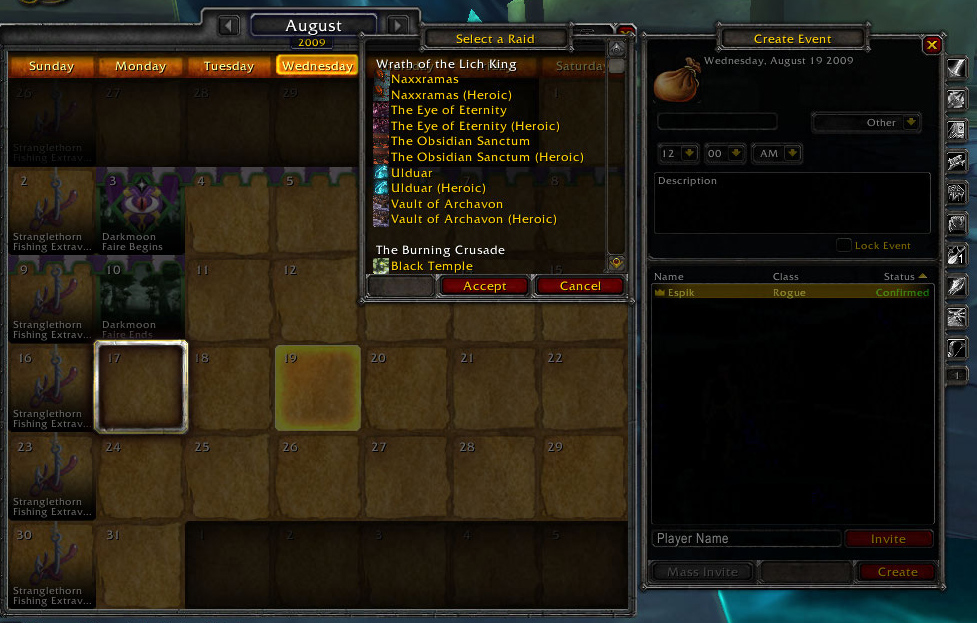Viewport: 977px width, 623px height.
Task: Open Darkmoon Faire Begins day tile
Action: pyautogui.click(x=141, y=210)
